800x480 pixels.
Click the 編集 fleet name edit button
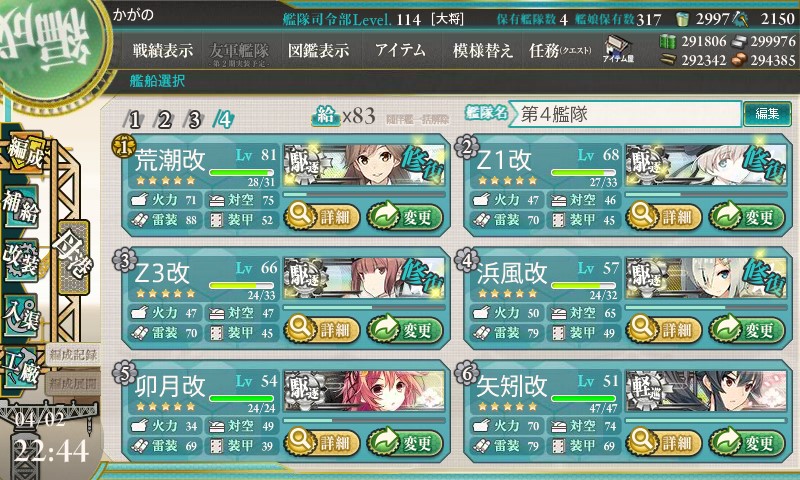pos(767,114)
